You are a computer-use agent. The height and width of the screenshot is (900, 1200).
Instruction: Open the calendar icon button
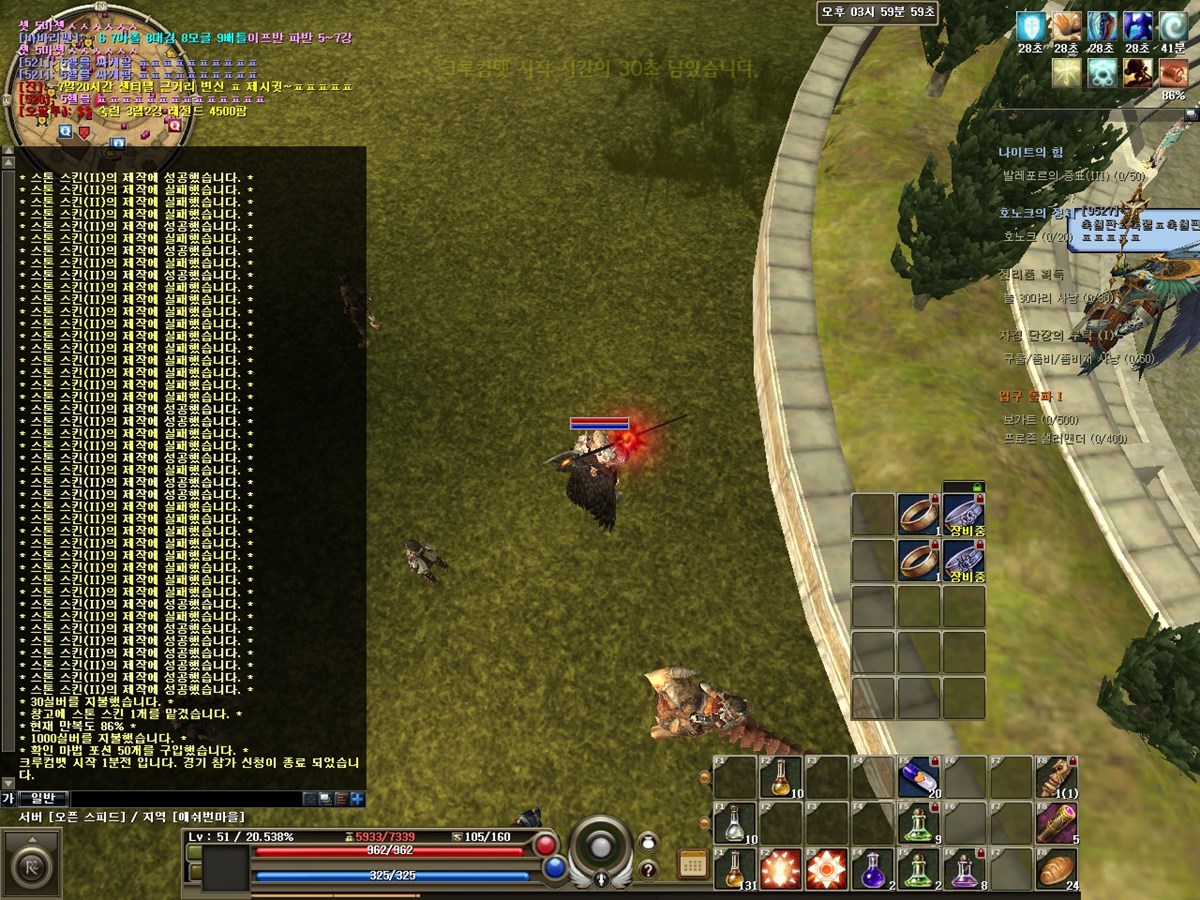pyautogui.click(x=692, y=864)
